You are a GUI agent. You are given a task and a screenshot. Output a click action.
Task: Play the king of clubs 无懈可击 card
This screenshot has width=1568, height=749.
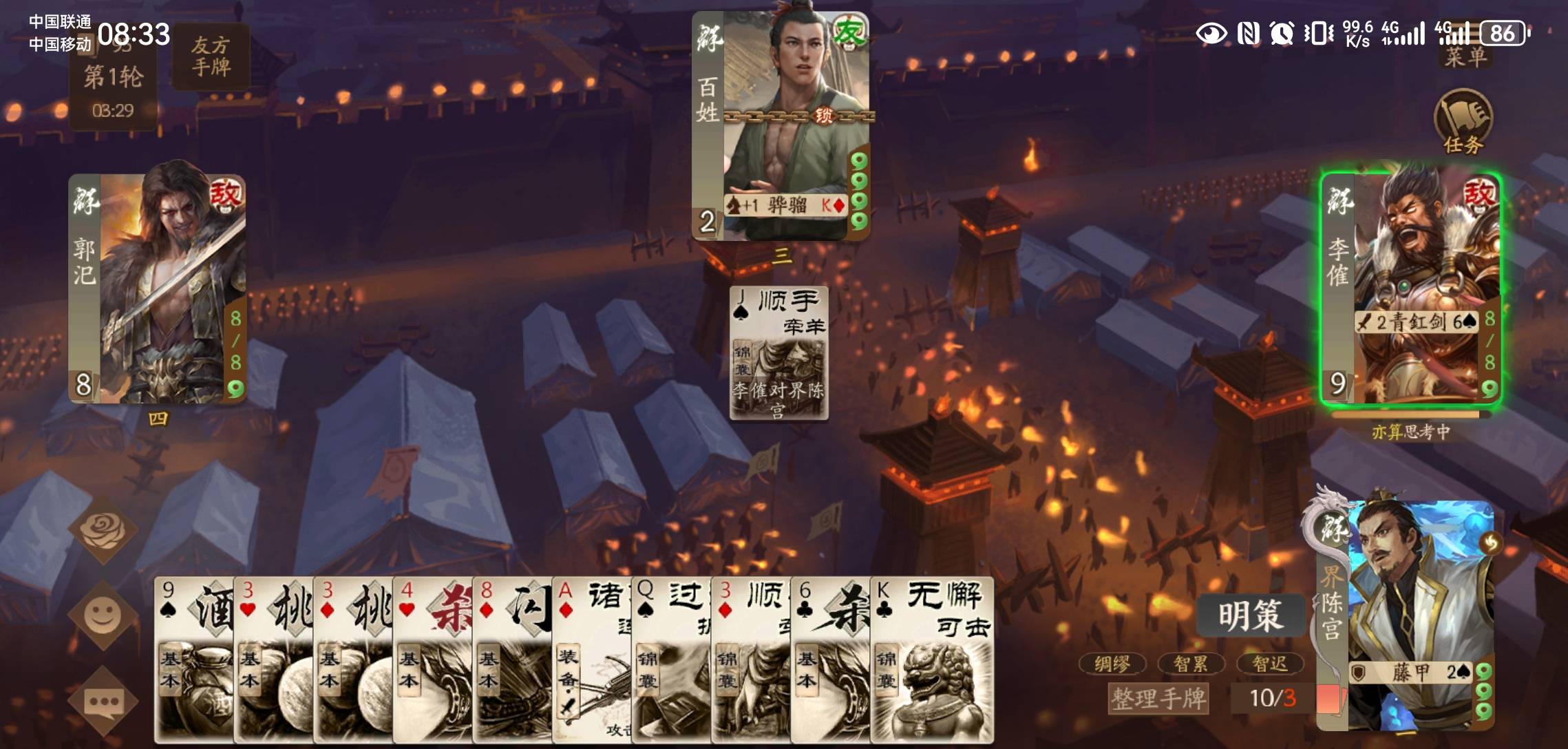(x=932, y=660)
